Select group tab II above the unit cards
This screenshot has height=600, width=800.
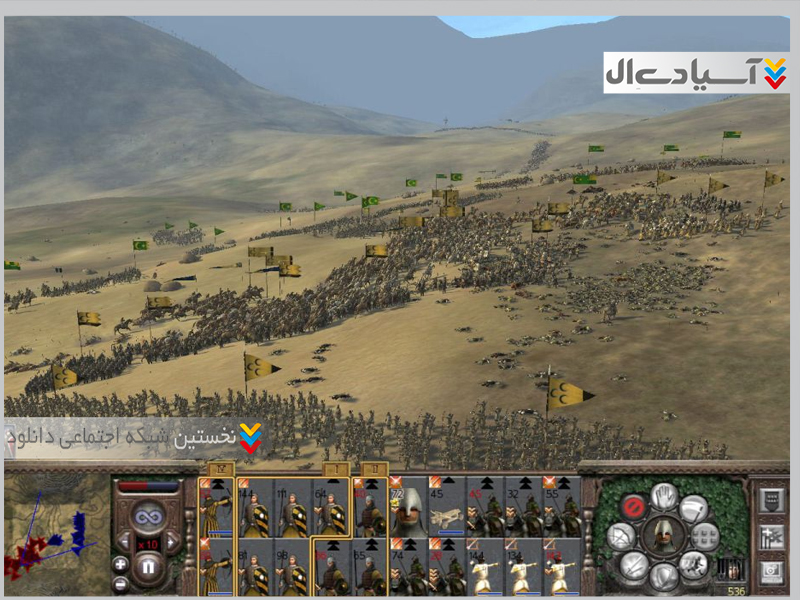[374, 468]
